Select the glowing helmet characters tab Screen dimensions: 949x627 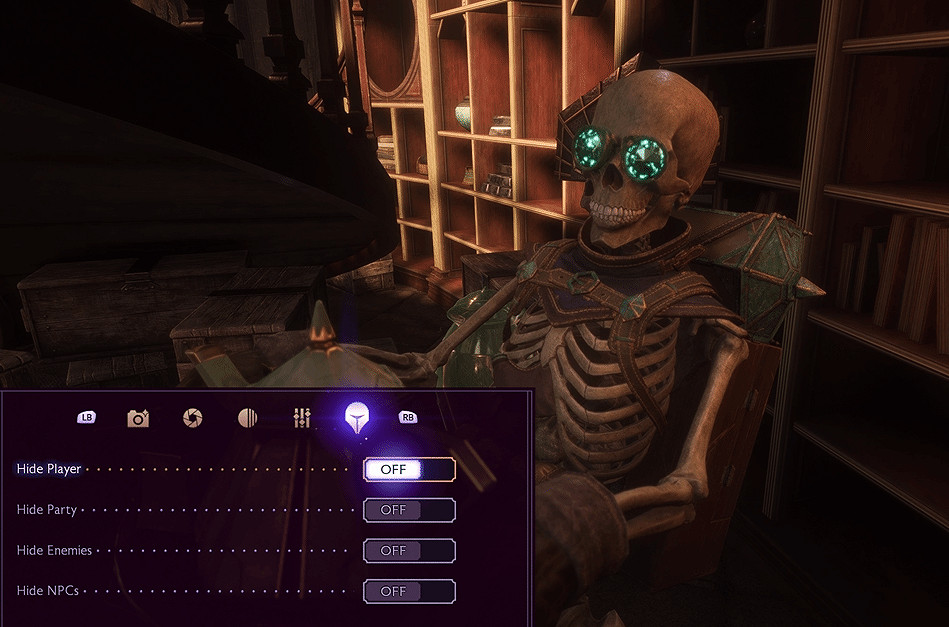coord(355,418)
